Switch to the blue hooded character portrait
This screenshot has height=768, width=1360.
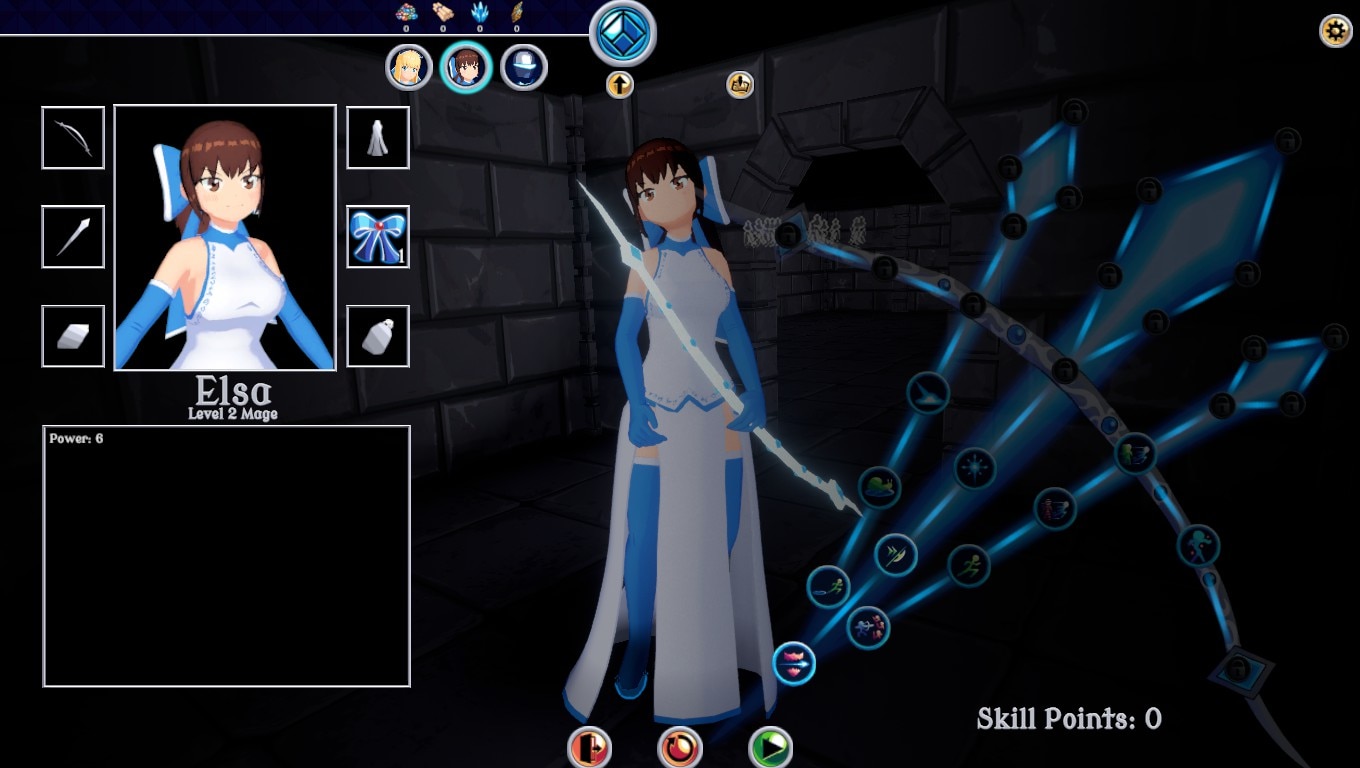click(x=524, y=68)
